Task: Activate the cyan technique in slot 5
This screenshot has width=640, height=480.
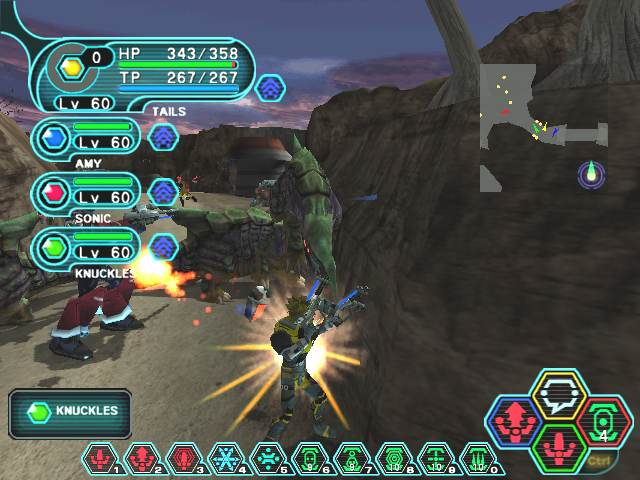Action: [x=269, y=459]
